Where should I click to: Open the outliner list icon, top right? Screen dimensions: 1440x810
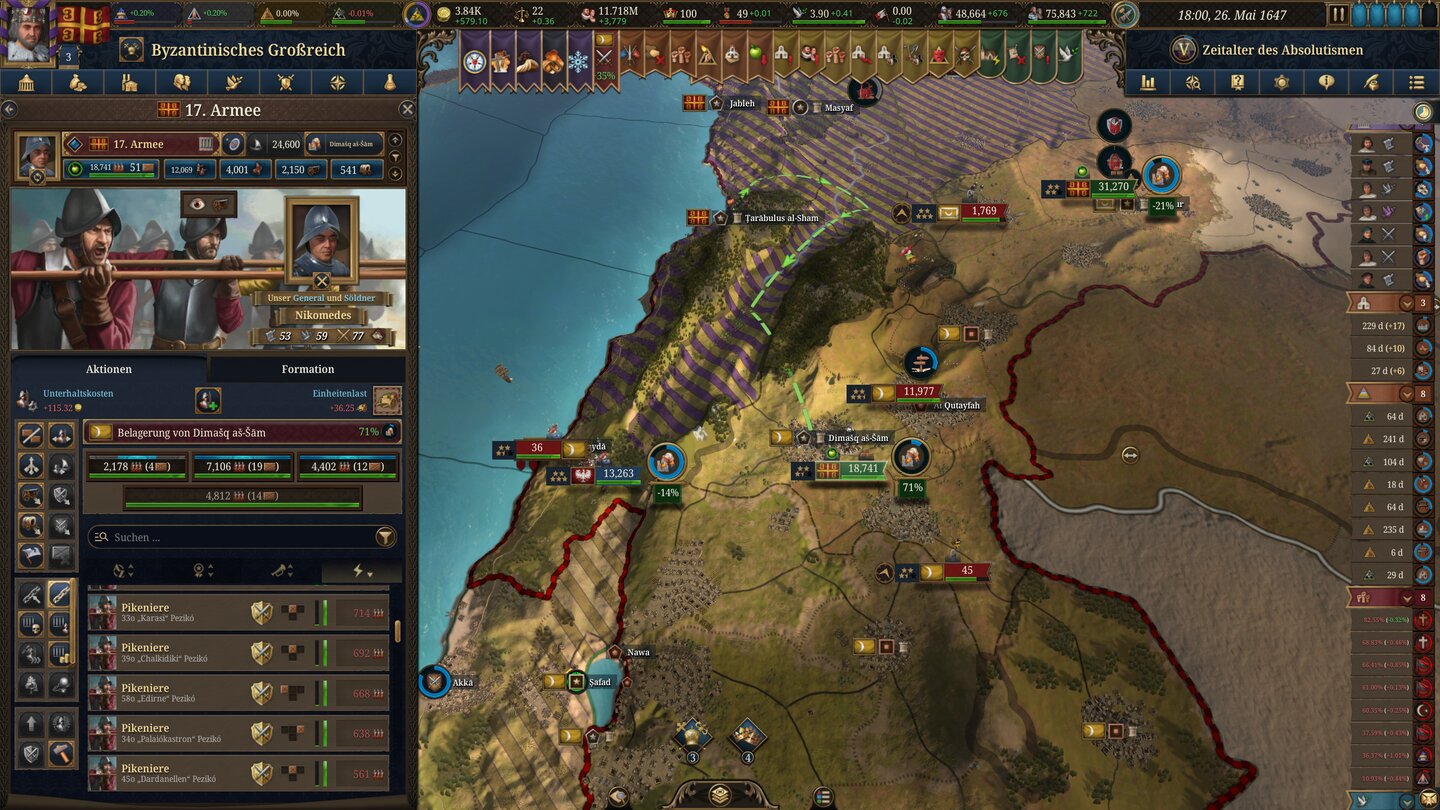[x=1418, y=82]
